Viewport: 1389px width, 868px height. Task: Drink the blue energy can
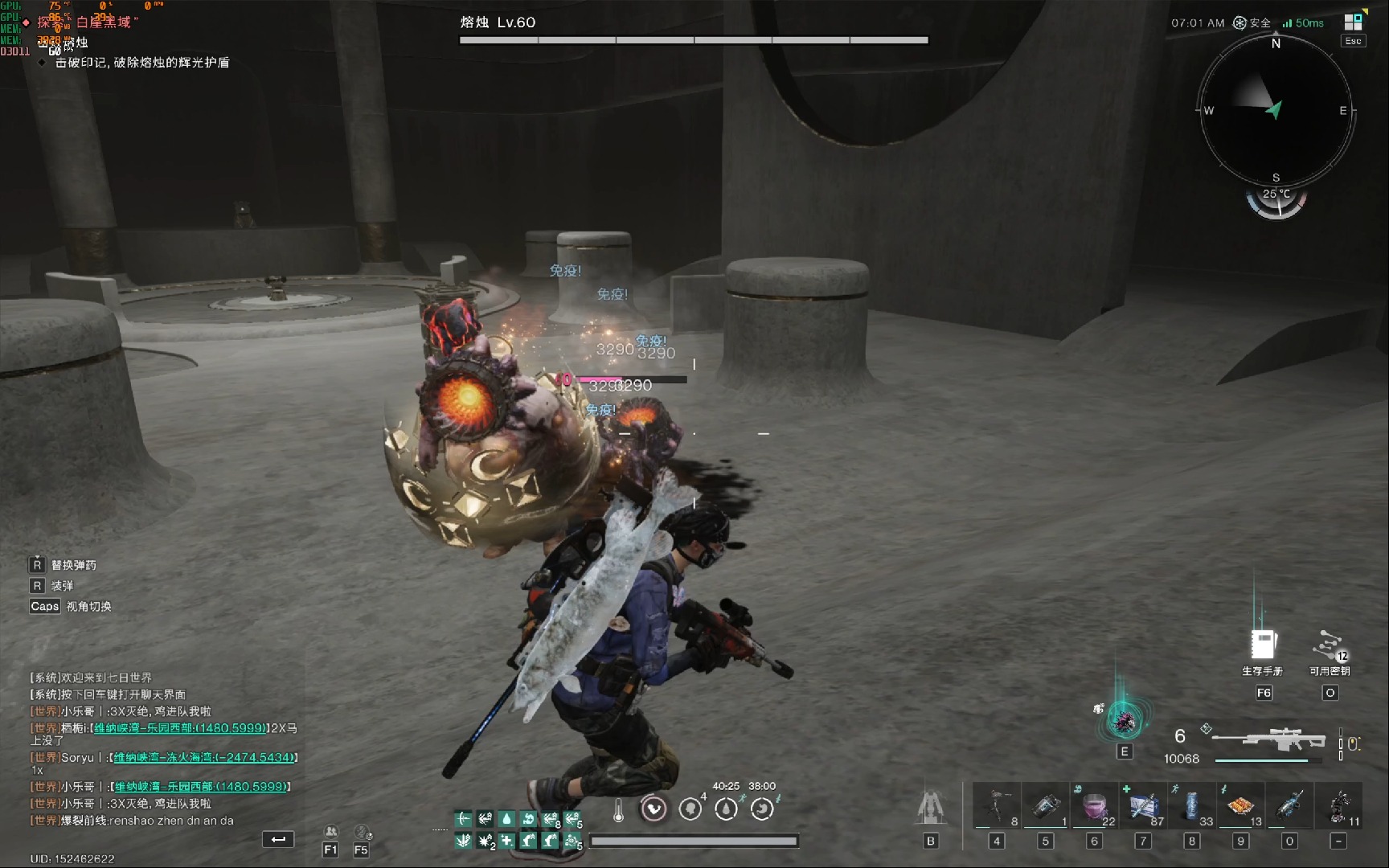pyautogui.click(x=1192, y=805)
